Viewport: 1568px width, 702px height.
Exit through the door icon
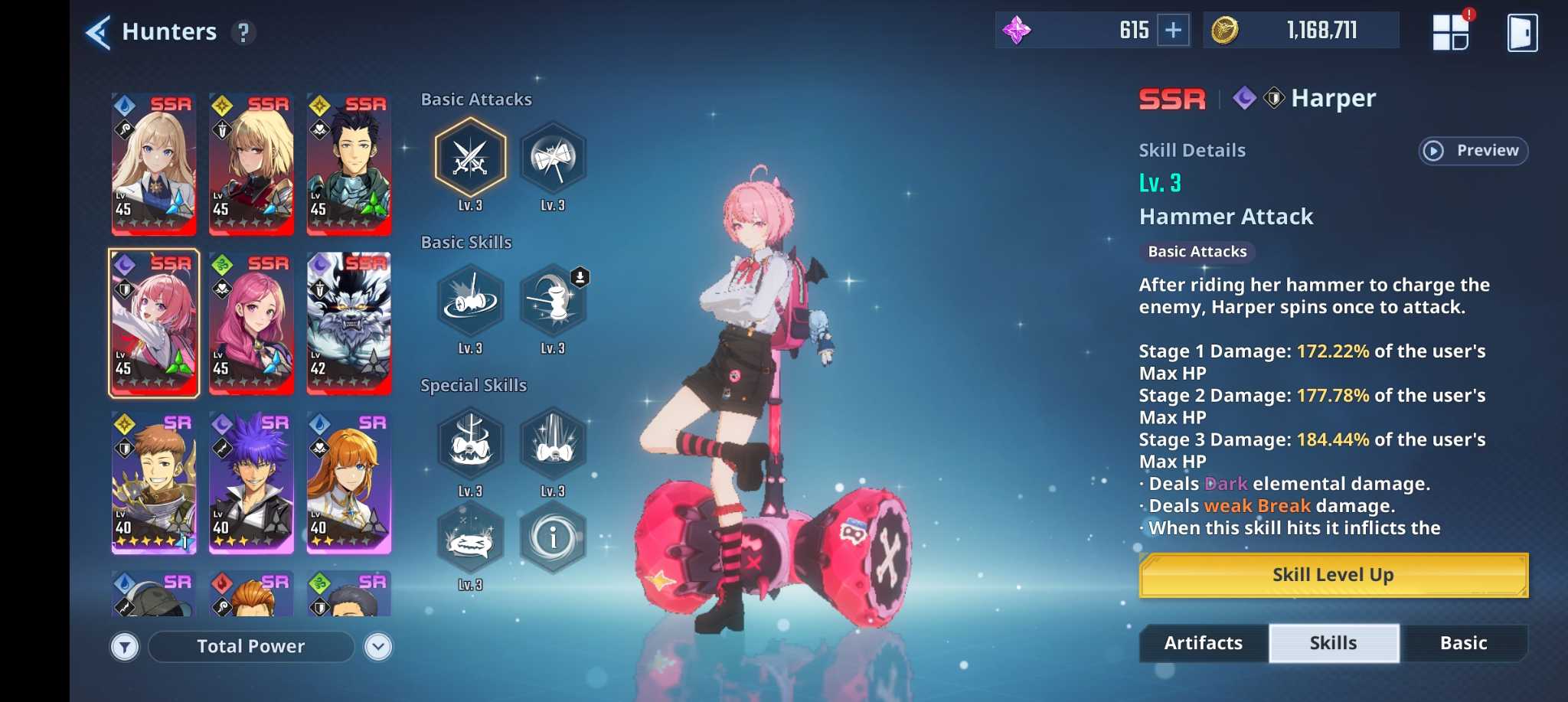(x=1521, y=33)
